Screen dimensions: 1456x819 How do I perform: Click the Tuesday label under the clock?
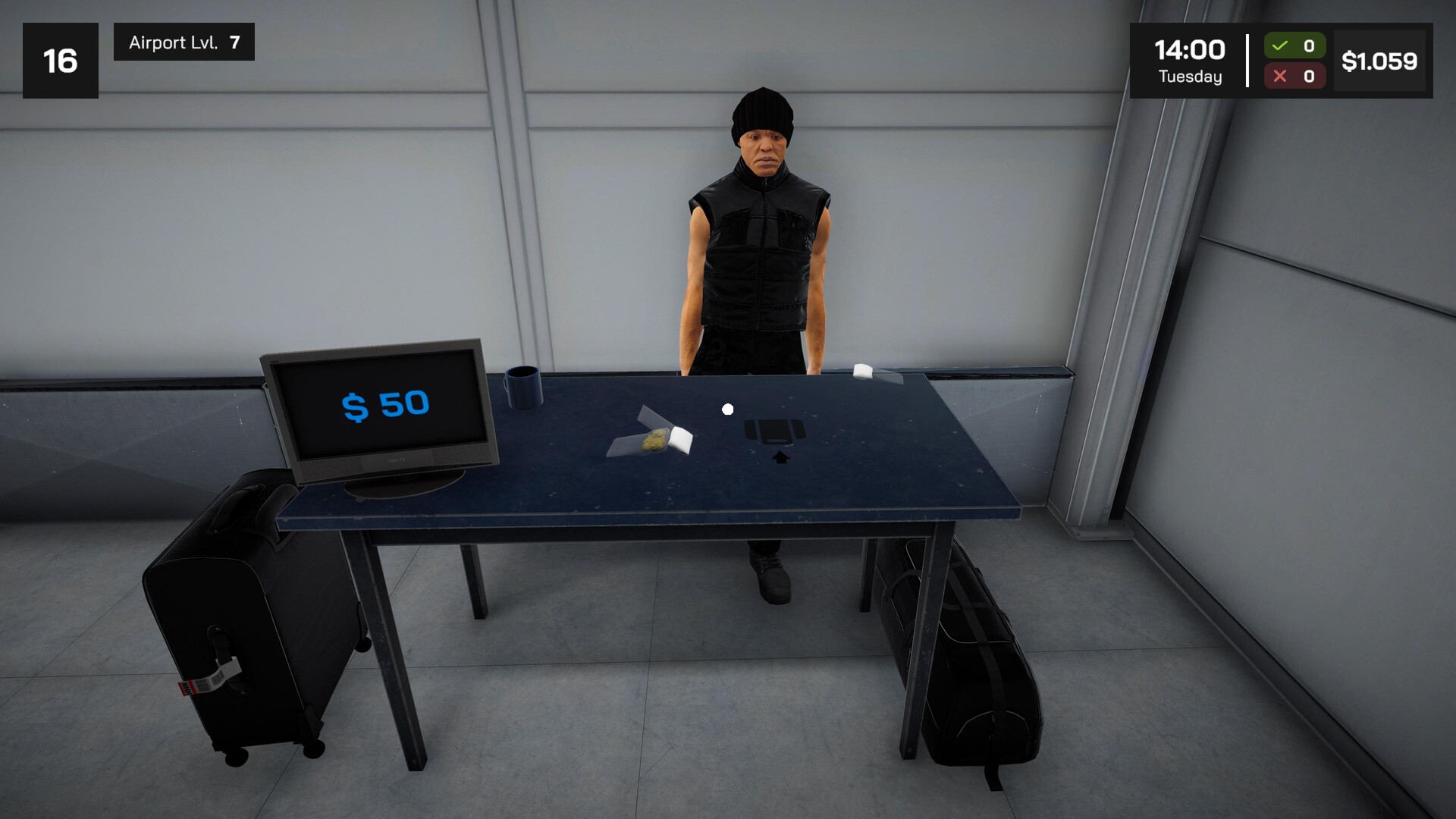pos(1189,76)
